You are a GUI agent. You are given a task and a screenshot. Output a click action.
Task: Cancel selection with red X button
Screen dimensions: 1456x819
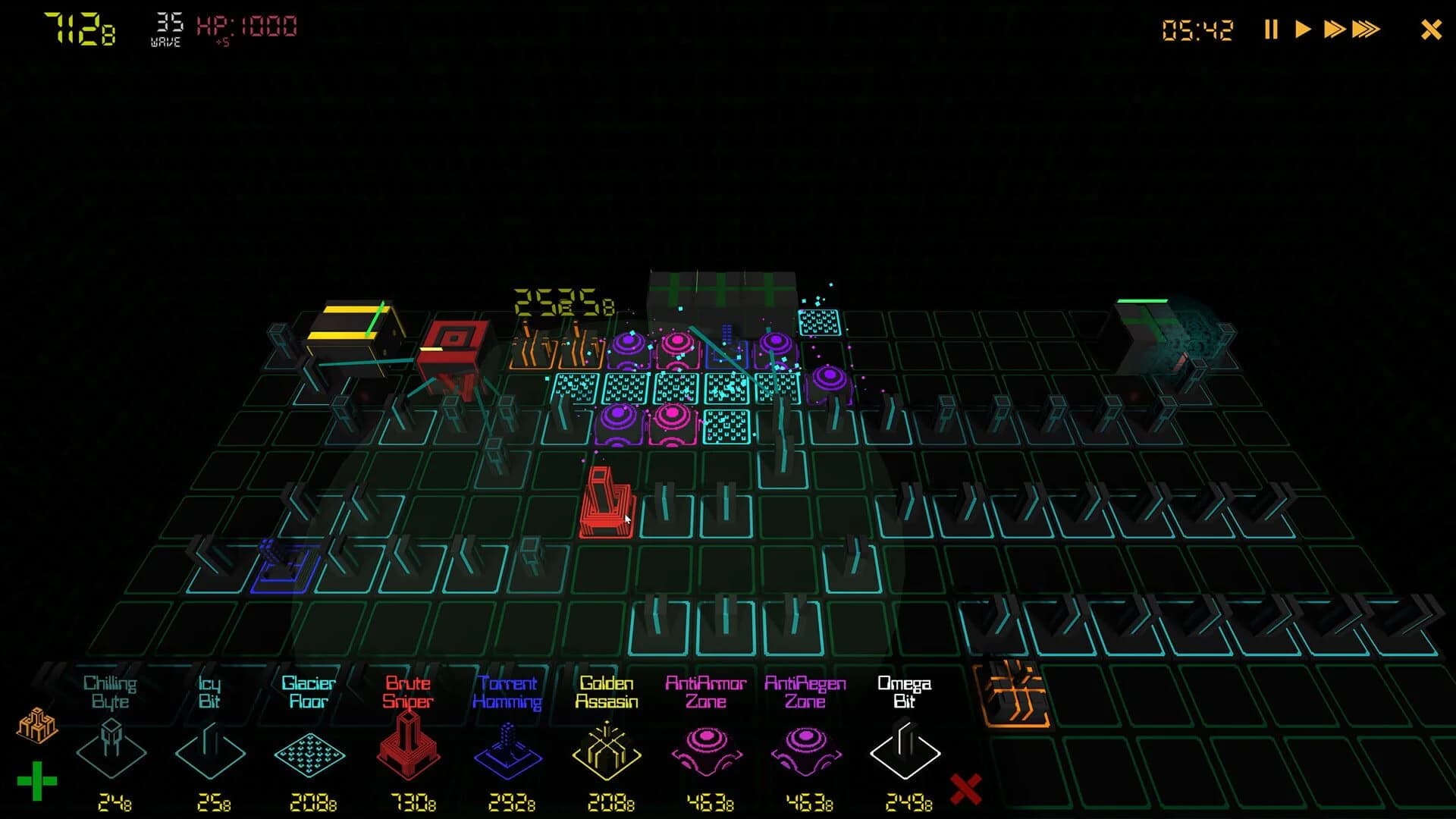[x=965, y=789]
